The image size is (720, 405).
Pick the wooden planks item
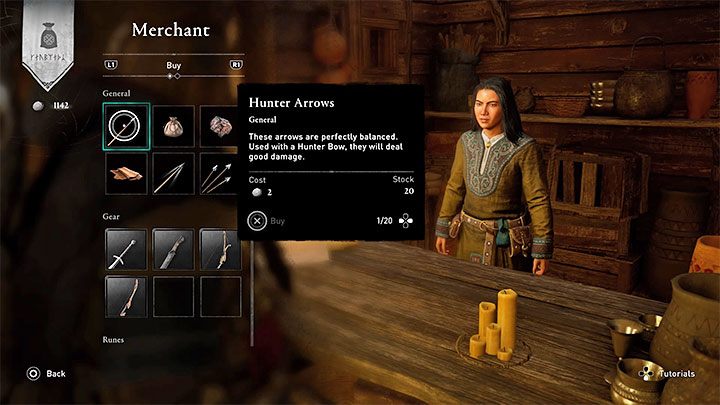click(126, 173)
